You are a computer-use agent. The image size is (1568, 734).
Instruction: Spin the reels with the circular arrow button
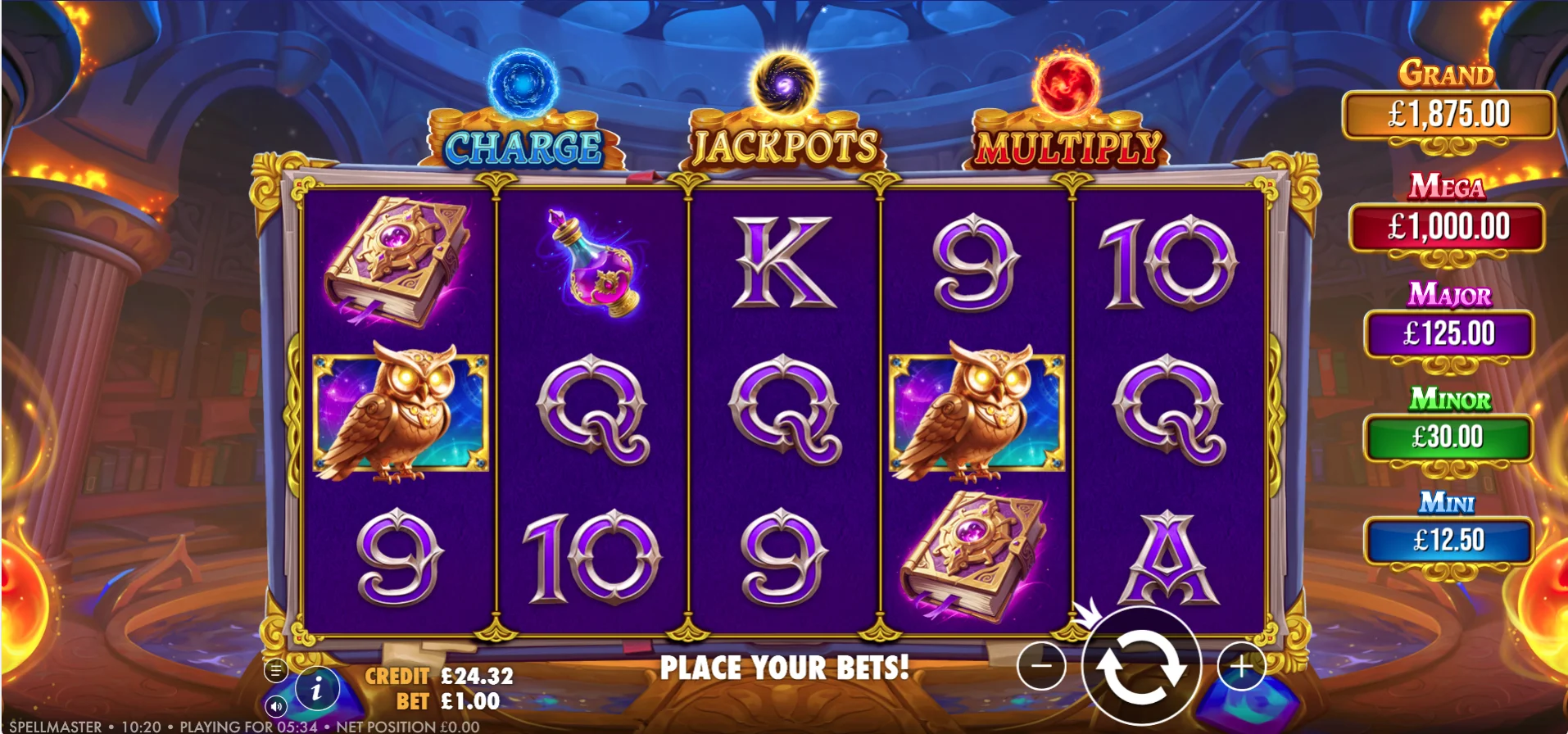pyautogui.click(x=1141, y=668)
